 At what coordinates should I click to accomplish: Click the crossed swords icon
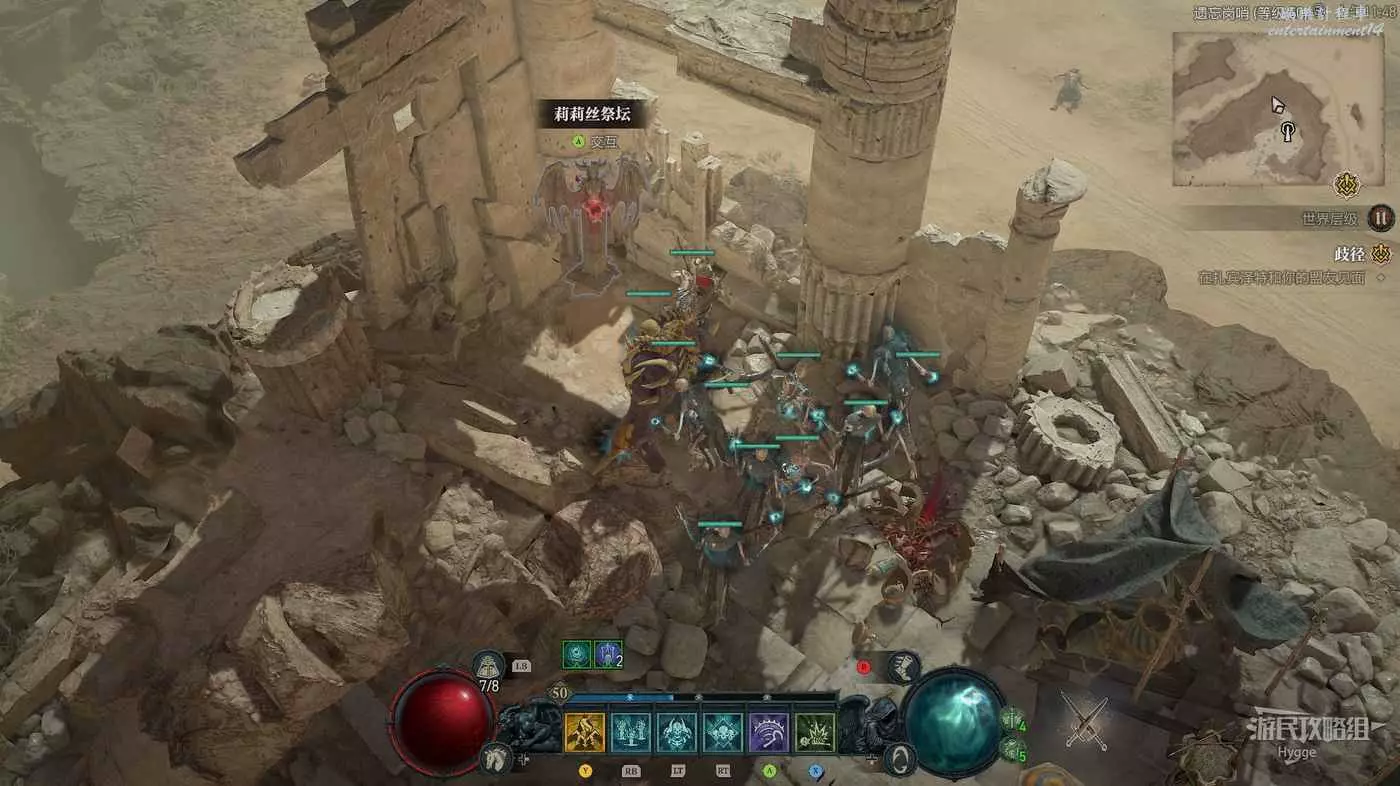click(x=1085, y=722)
